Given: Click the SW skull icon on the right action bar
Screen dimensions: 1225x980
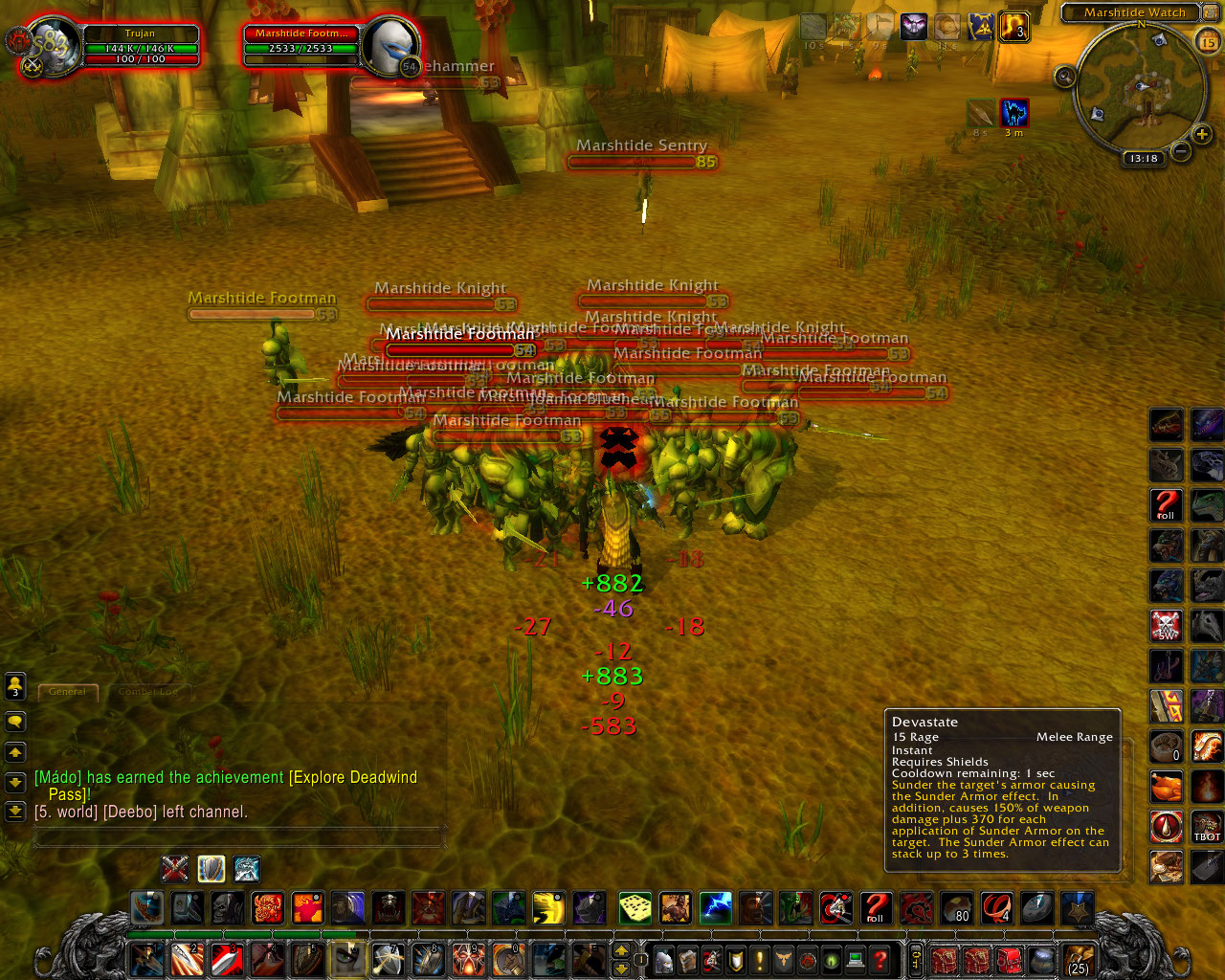Looking at the screenshot, I should 1166,626.
